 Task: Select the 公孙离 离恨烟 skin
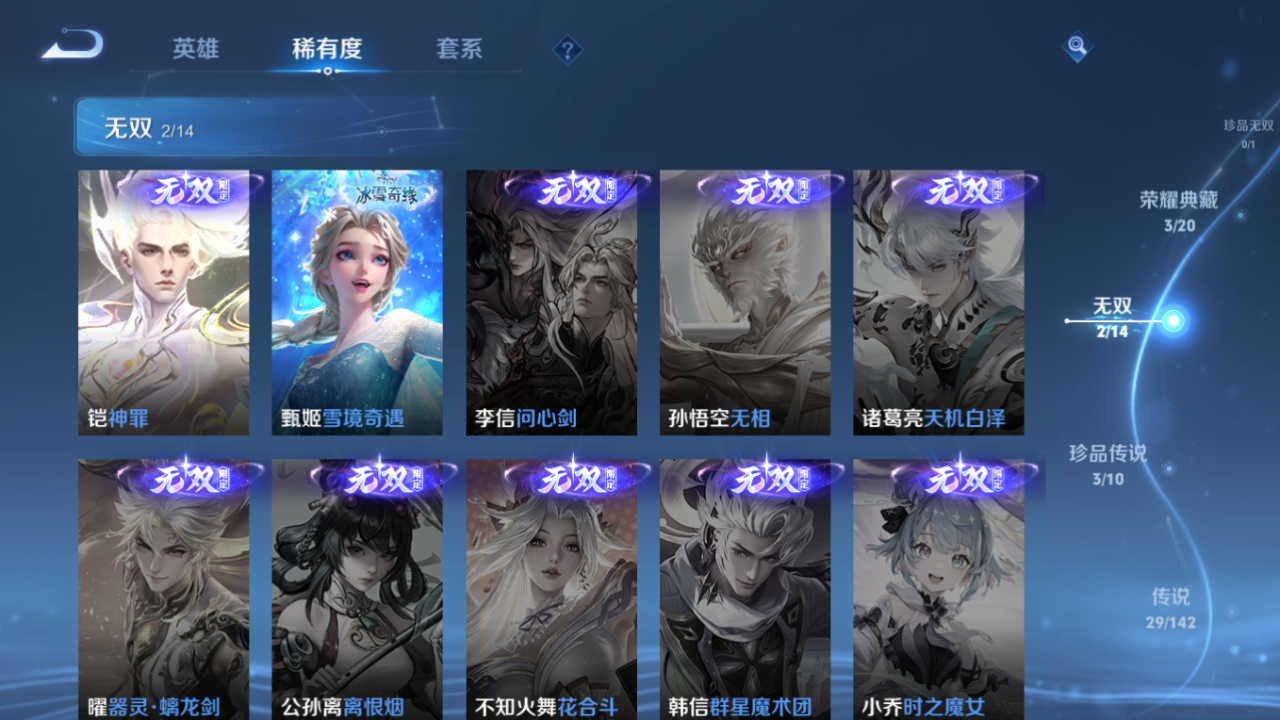coord(357,590)
